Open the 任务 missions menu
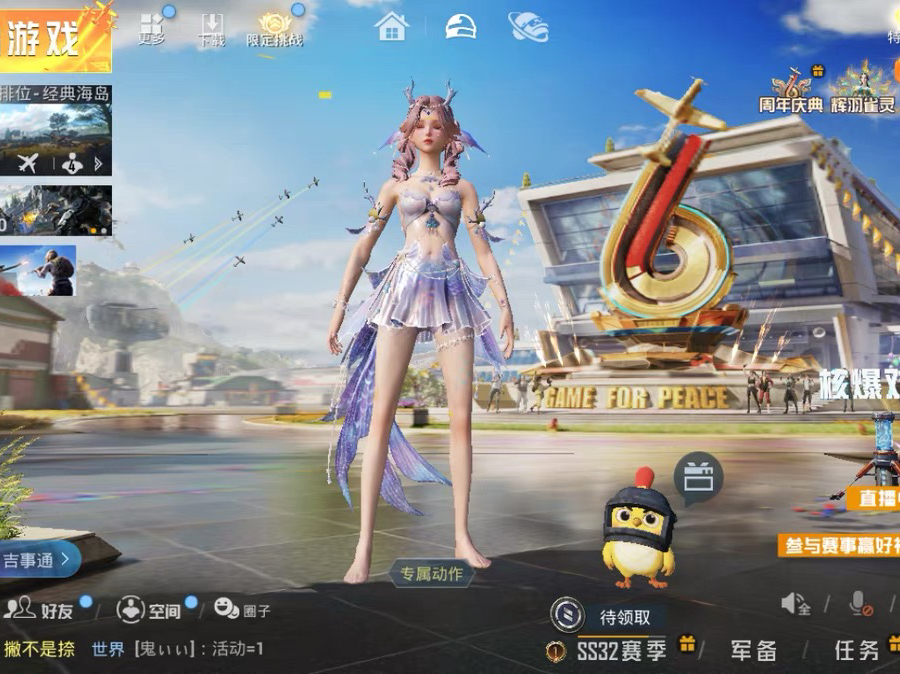 click(x=856, y=651)
